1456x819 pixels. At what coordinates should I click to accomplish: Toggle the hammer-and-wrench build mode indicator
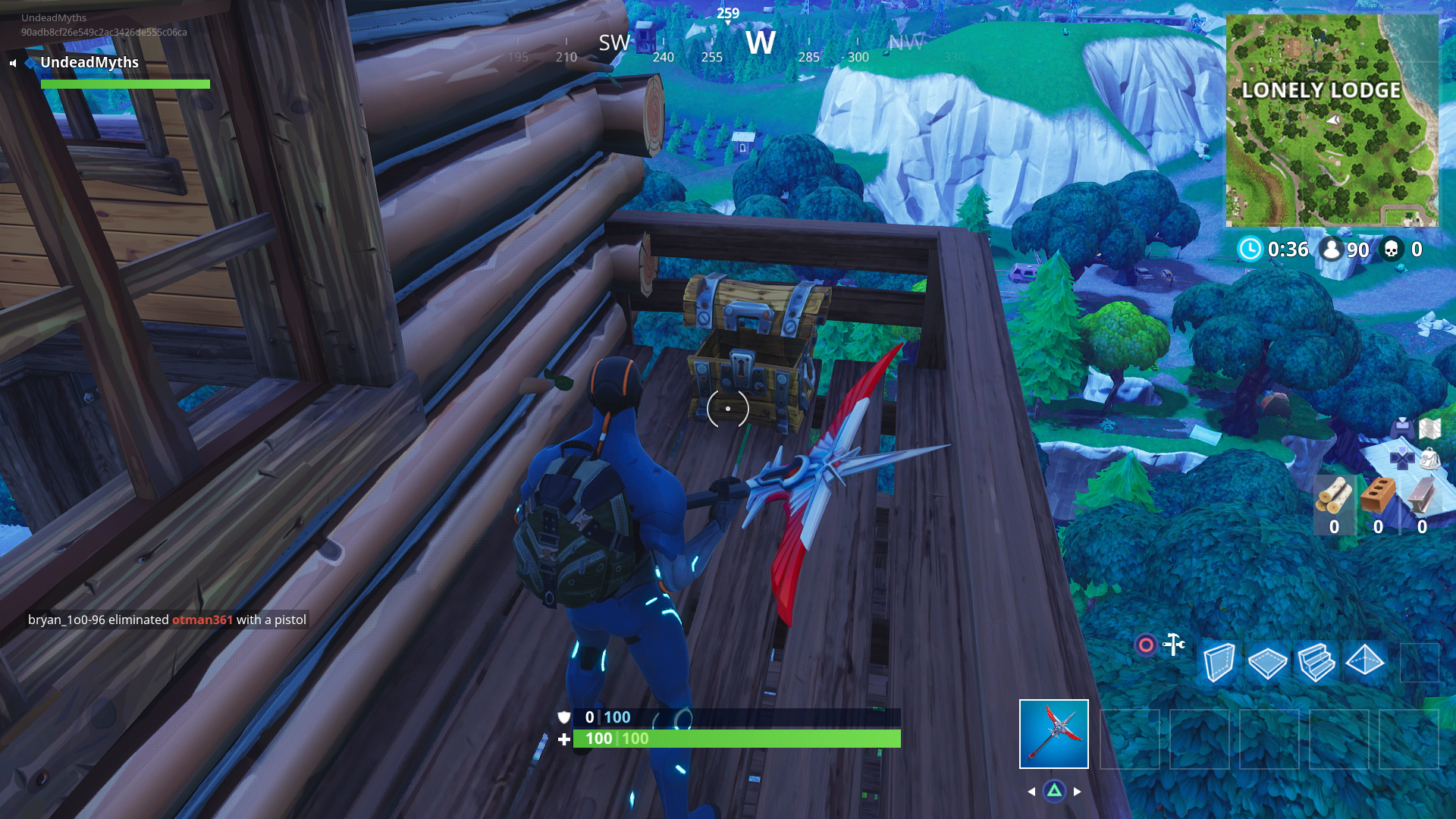tap(1174, 645)
